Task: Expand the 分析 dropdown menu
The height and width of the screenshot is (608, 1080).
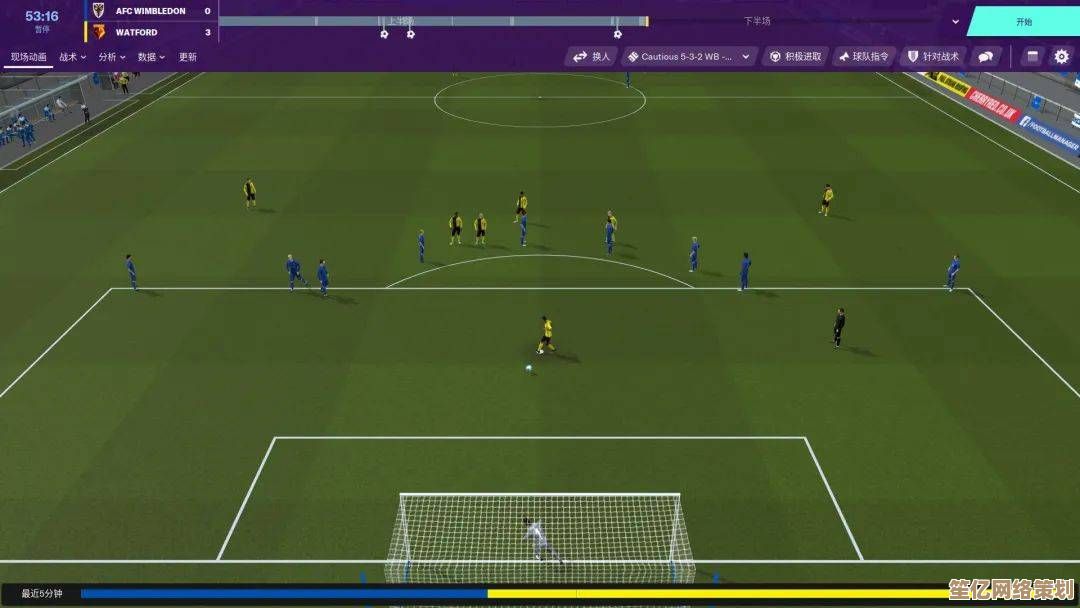Action: click(112, 57)
